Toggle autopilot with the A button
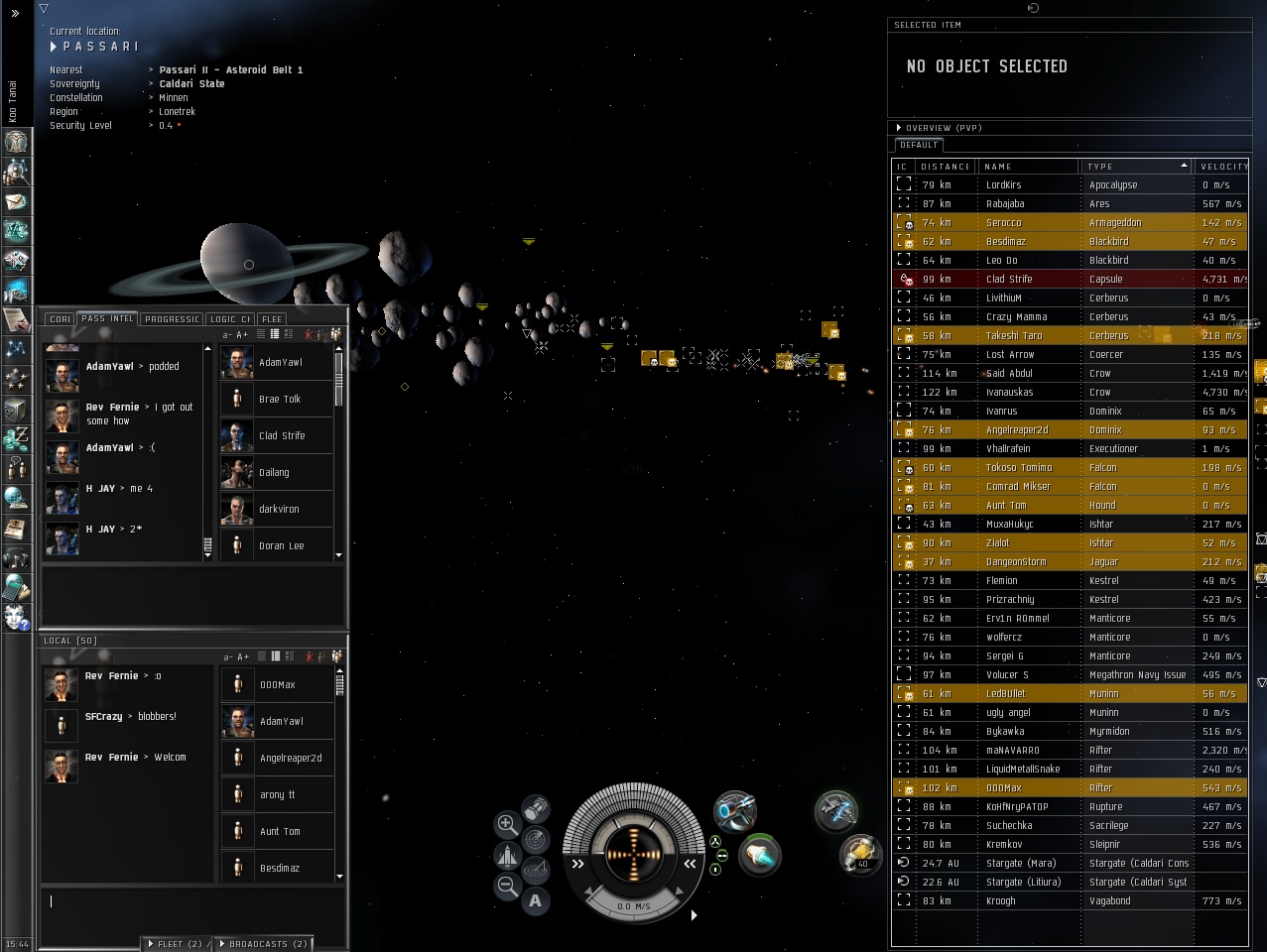 point(536,900)
